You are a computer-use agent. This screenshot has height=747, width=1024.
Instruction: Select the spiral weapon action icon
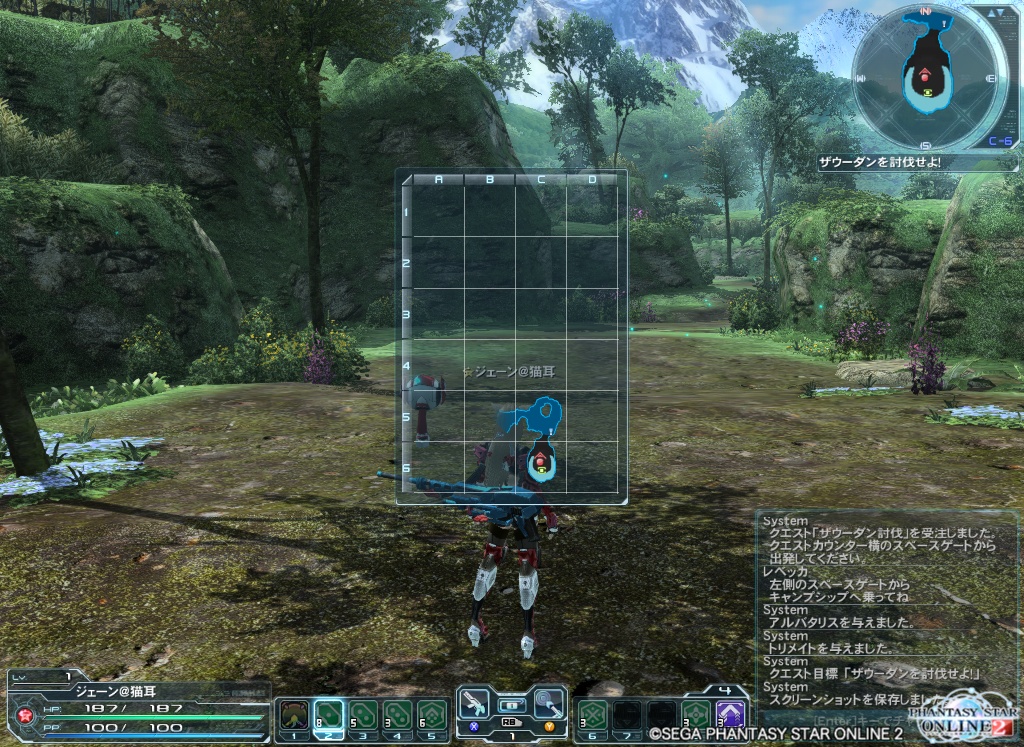[546, 703]
